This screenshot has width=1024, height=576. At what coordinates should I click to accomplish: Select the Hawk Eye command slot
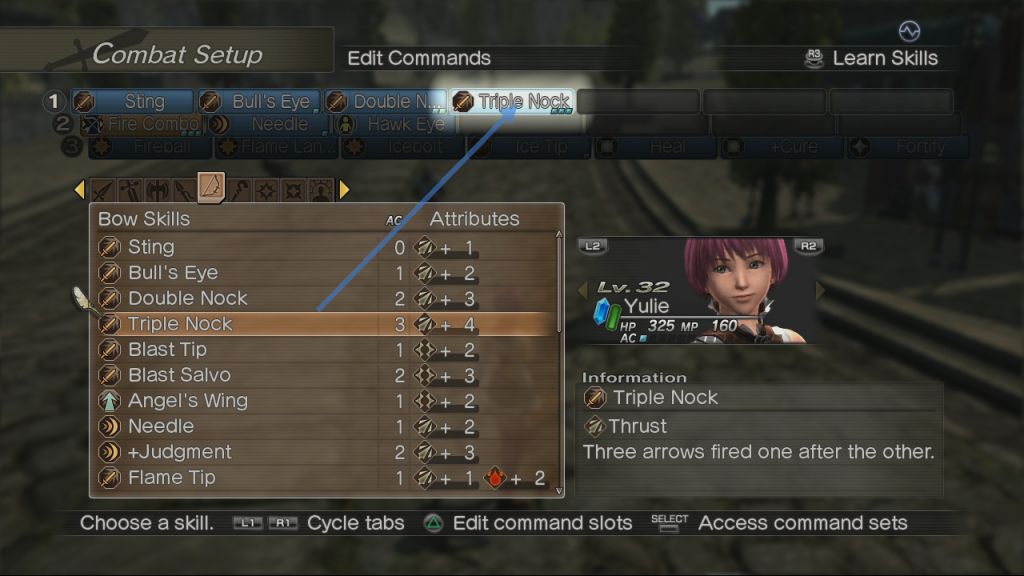(x=394, y=125)
